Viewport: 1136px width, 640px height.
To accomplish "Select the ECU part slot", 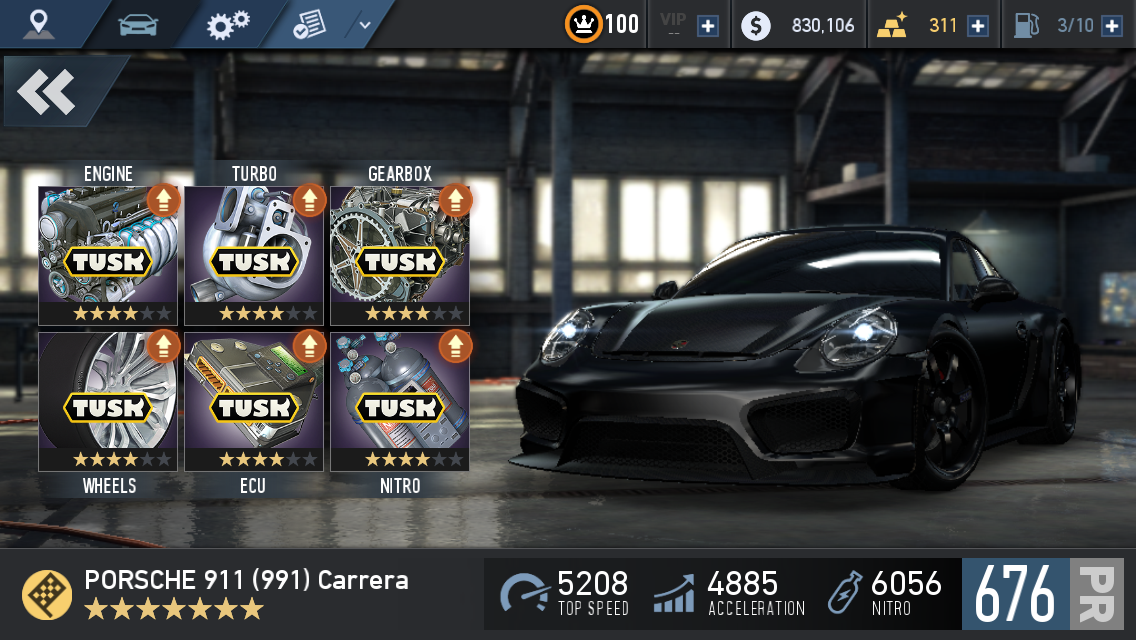I will 254,401.
